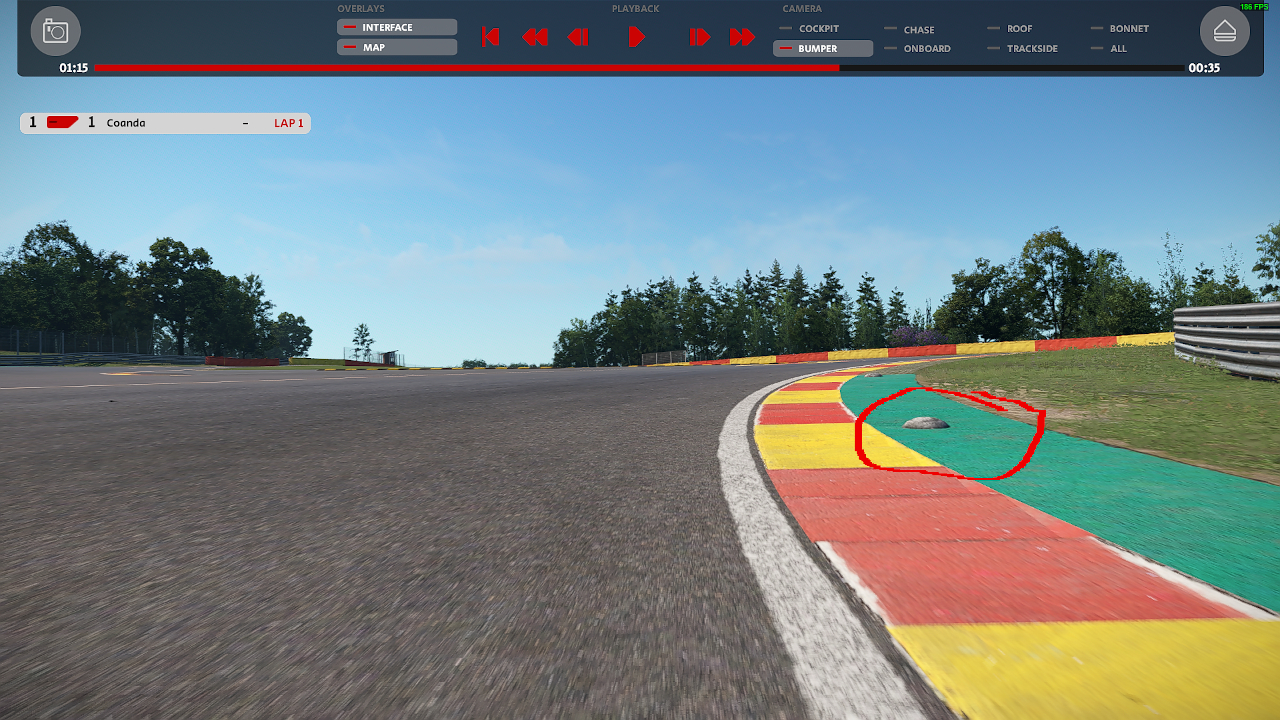The height and width of the screenshot is (720, 1280).
Task: Click the eject button to exit replay
Action: pyautogui.click(x=1224, y=32)
